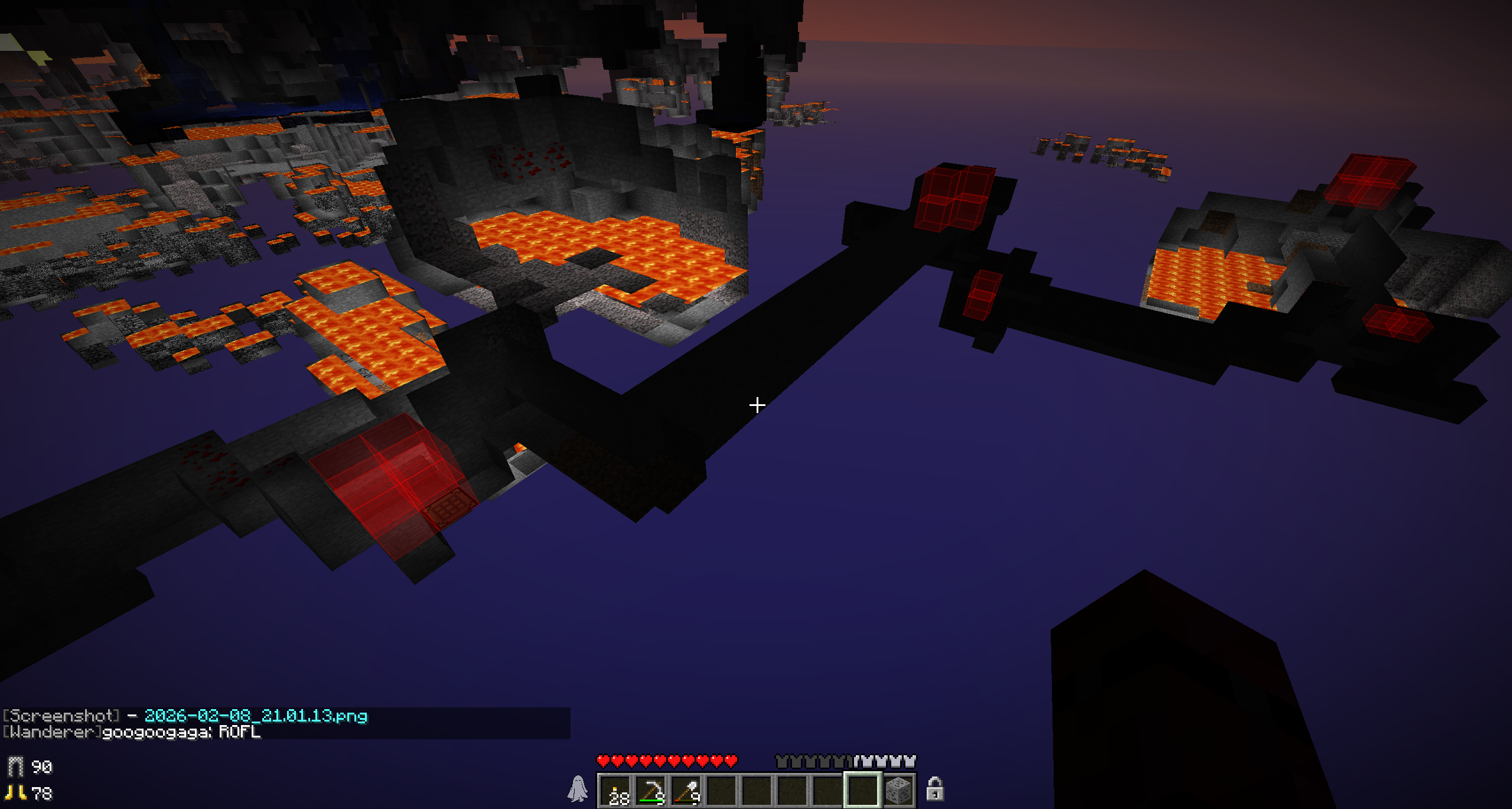Choose the iron pickaxe hotbar slot
The width and height of the screenshot is (1512, 809).
[x=651, y=791]
